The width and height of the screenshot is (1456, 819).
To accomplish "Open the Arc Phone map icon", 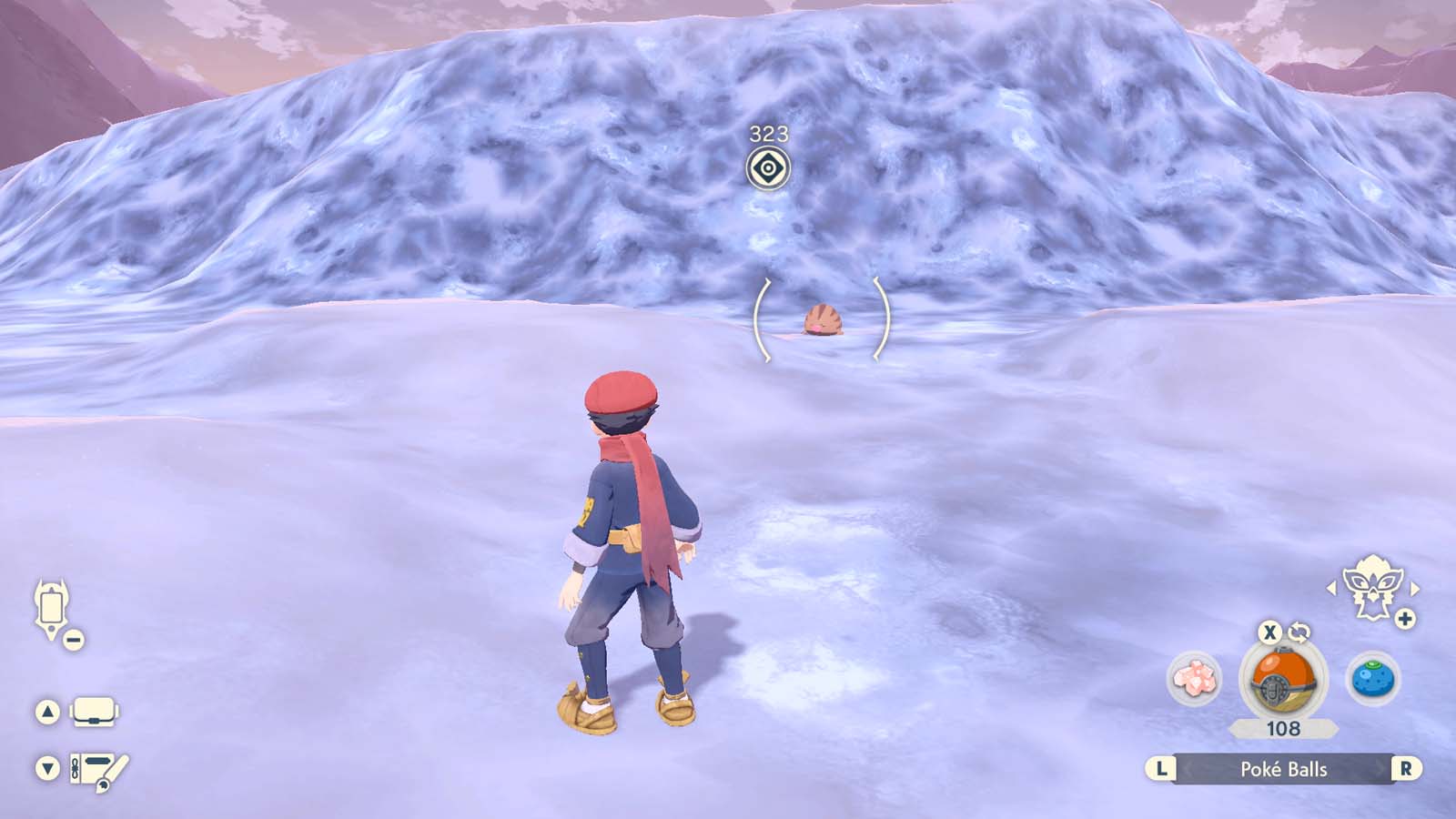I will click(x=51, y=605).
